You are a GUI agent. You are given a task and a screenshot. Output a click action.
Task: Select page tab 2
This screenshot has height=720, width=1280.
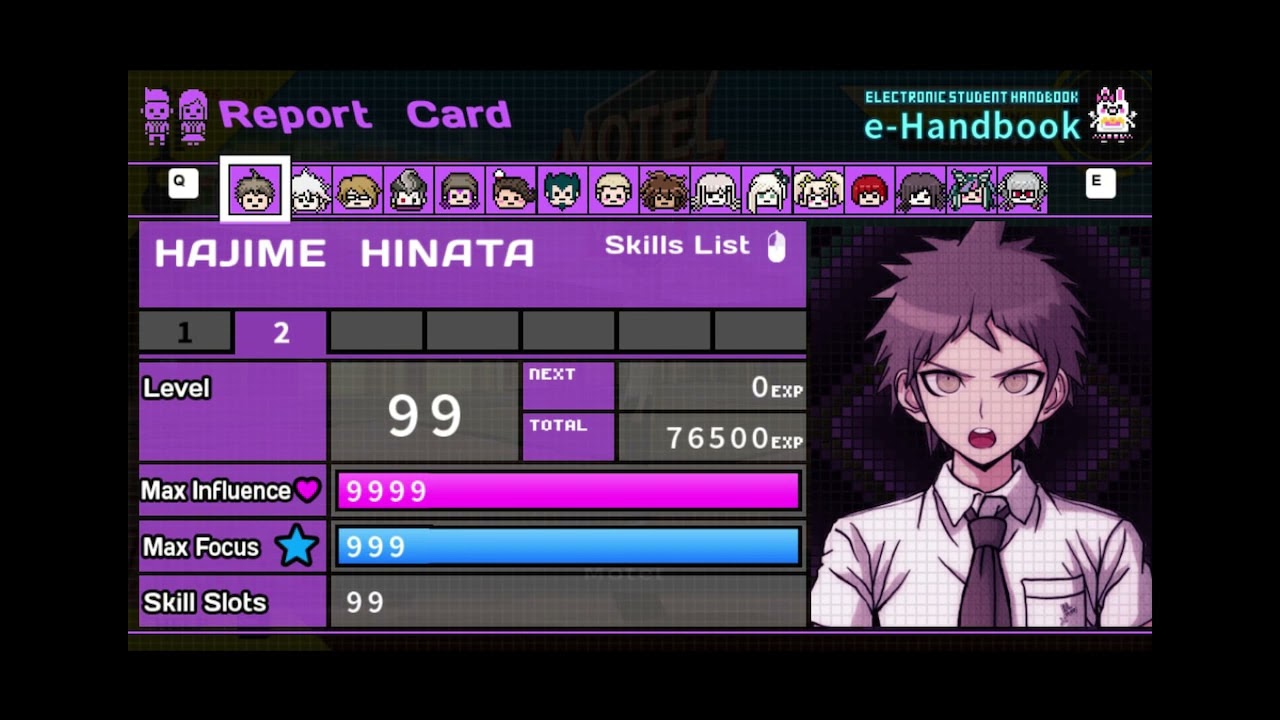(281, 333)
